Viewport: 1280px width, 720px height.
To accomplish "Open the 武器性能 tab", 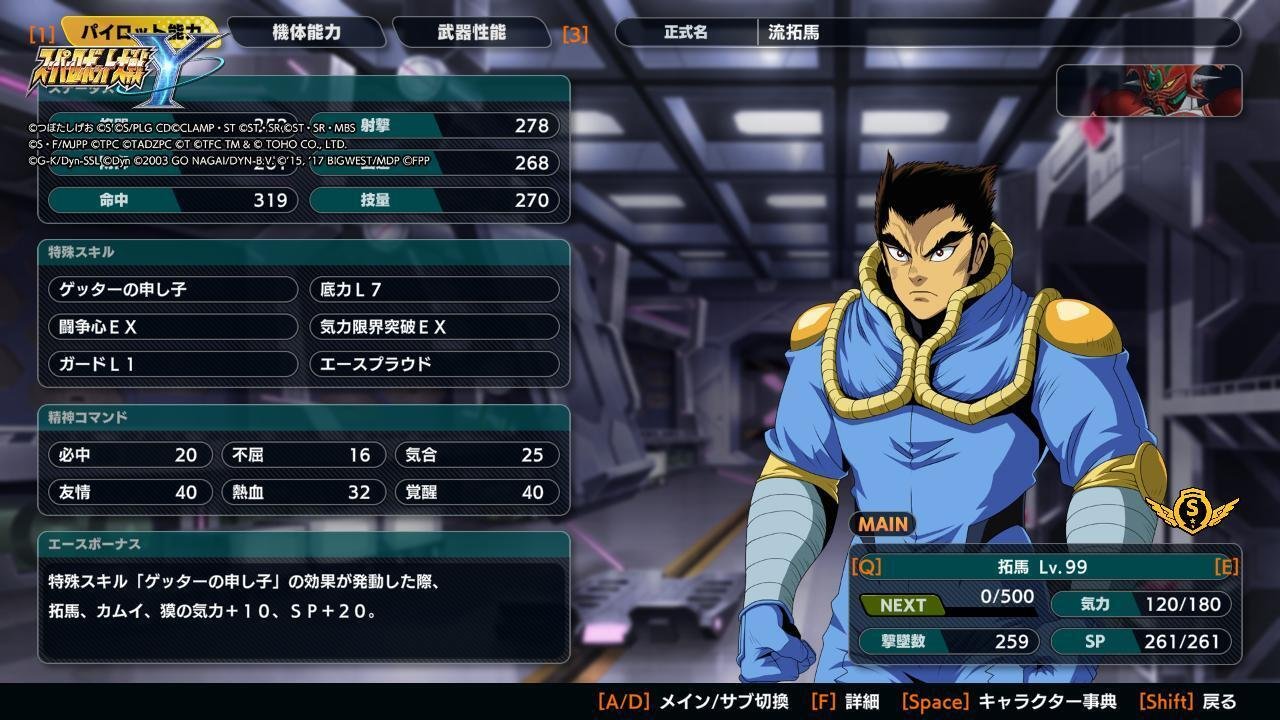I will pyautogui.click(x=471, y=32).
